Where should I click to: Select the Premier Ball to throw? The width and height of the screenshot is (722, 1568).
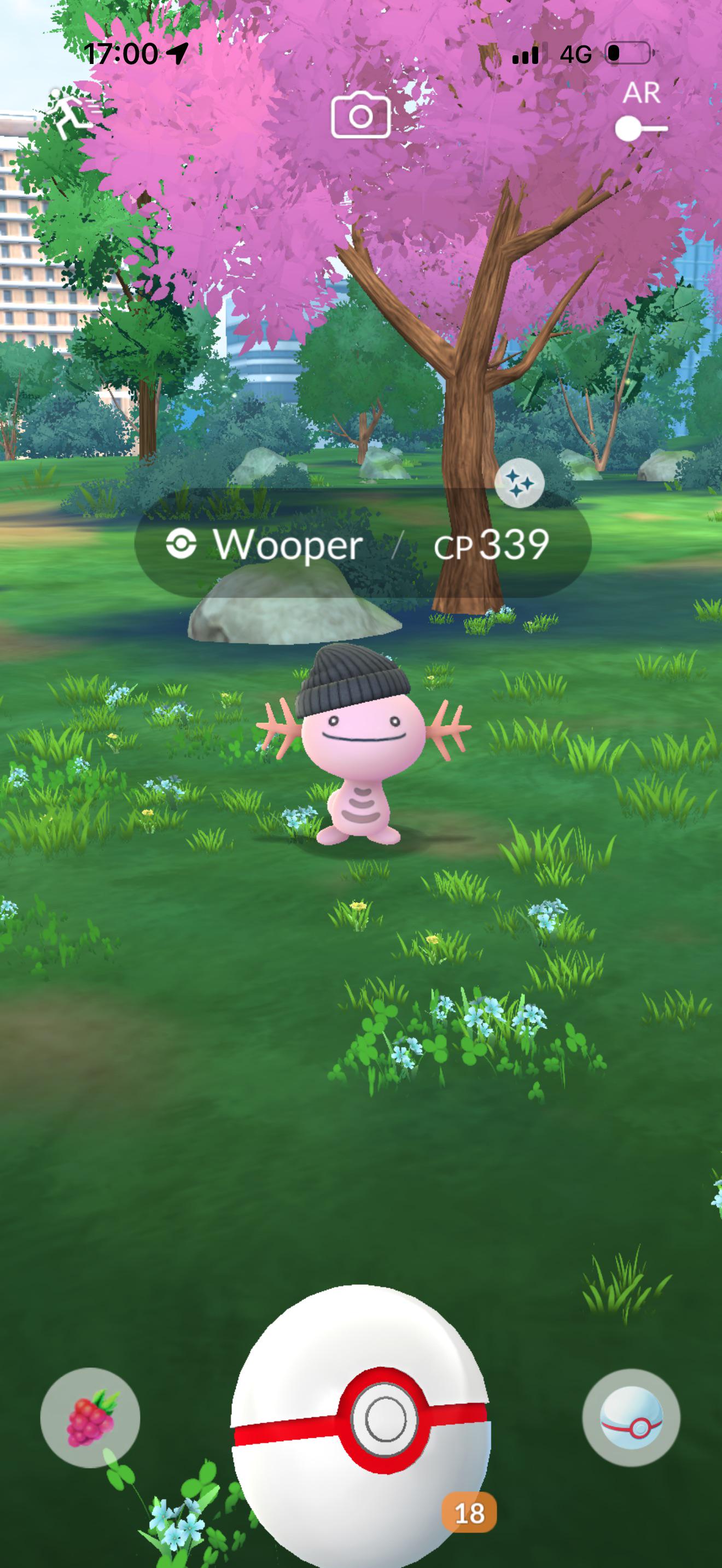click(x=361, y=1423)
